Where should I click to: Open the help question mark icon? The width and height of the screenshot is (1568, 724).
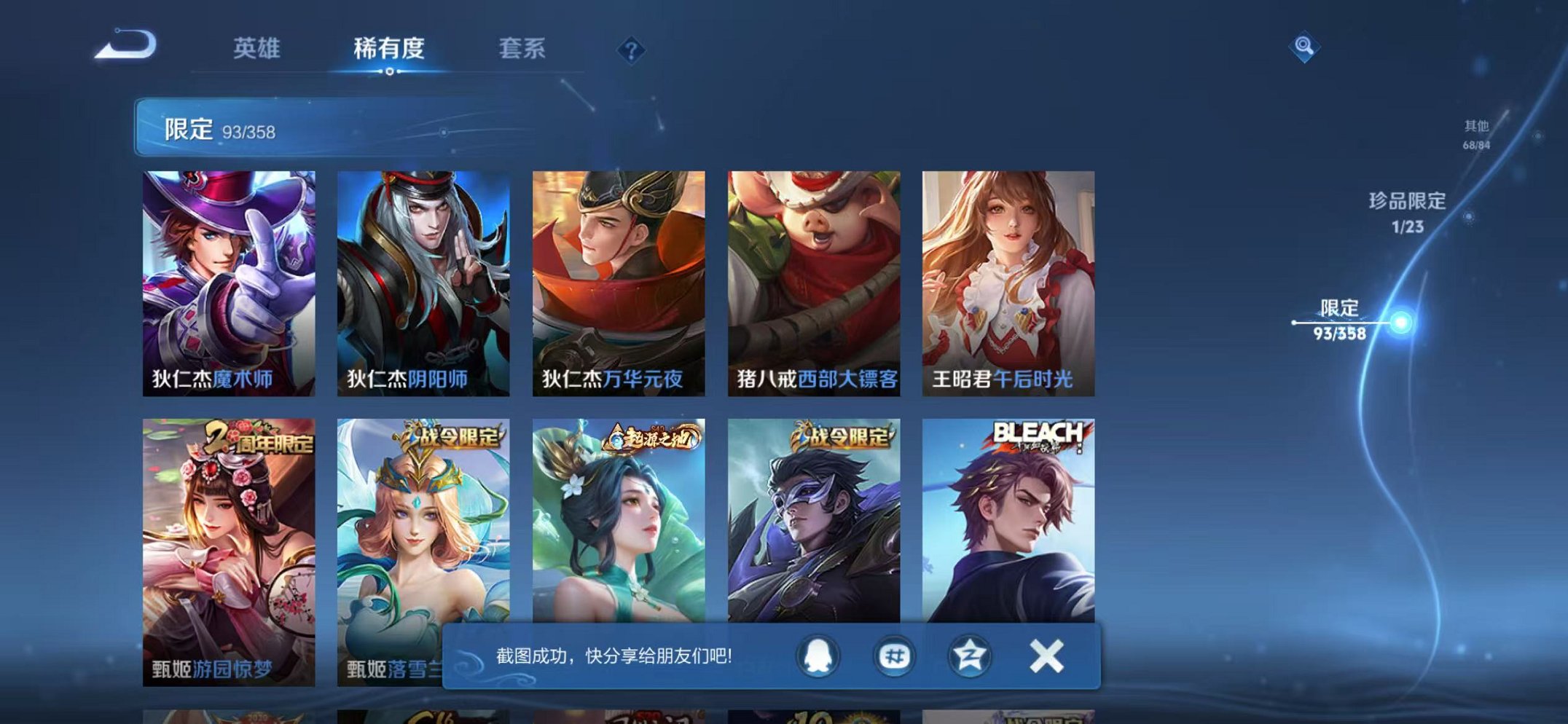coord(631,50)
